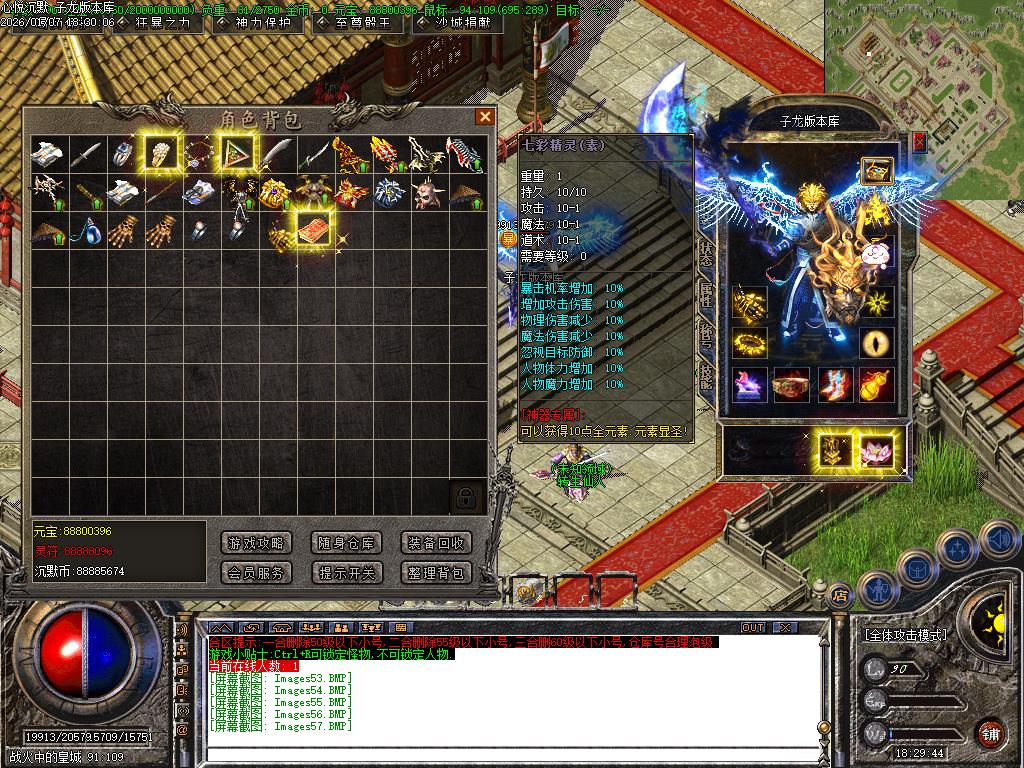
Task: Select the pink lotus equipment slot
Action: (877, 450)
